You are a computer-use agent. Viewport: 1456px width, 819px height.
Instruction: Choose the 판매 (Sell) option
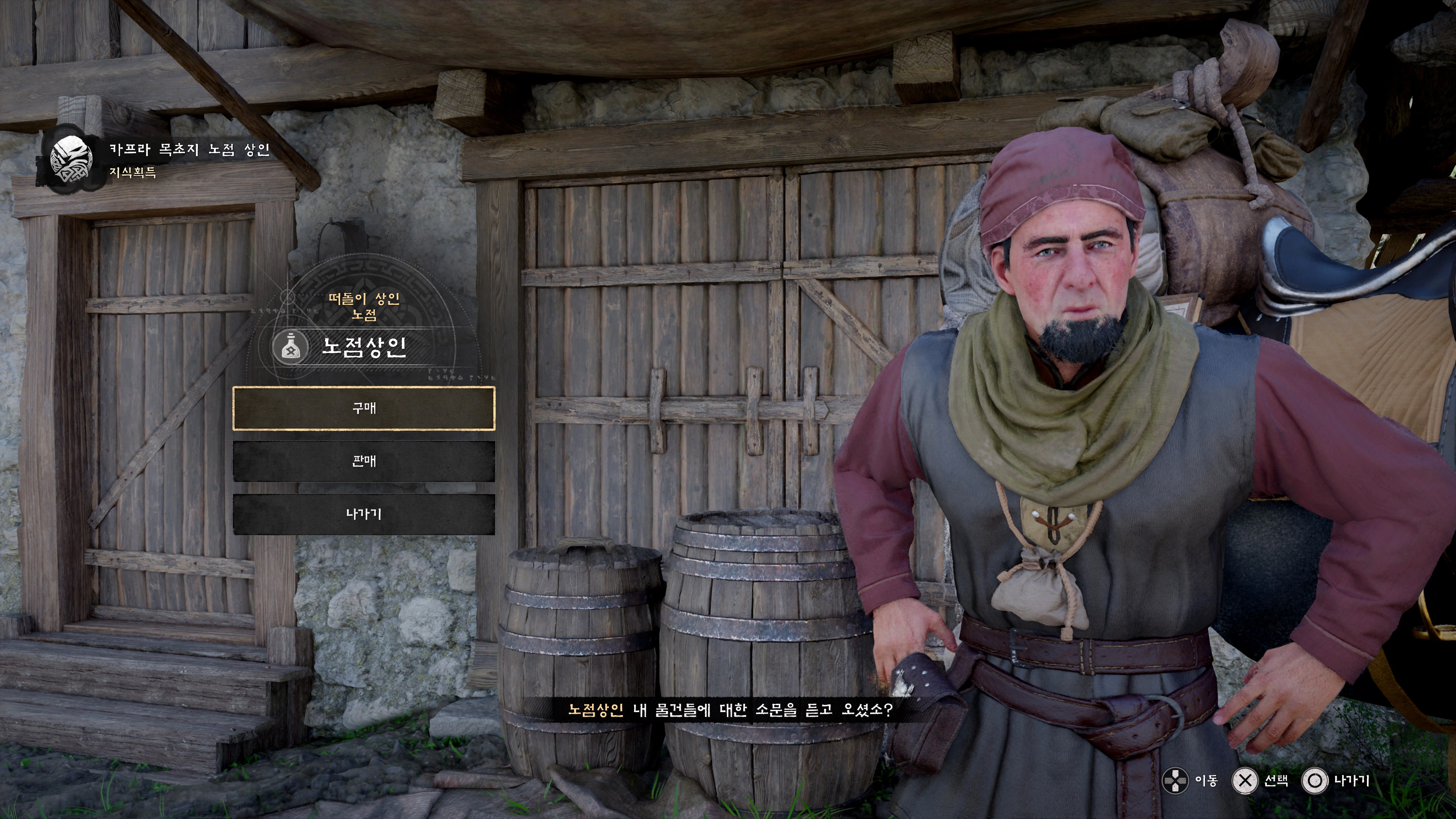(364, 461)
